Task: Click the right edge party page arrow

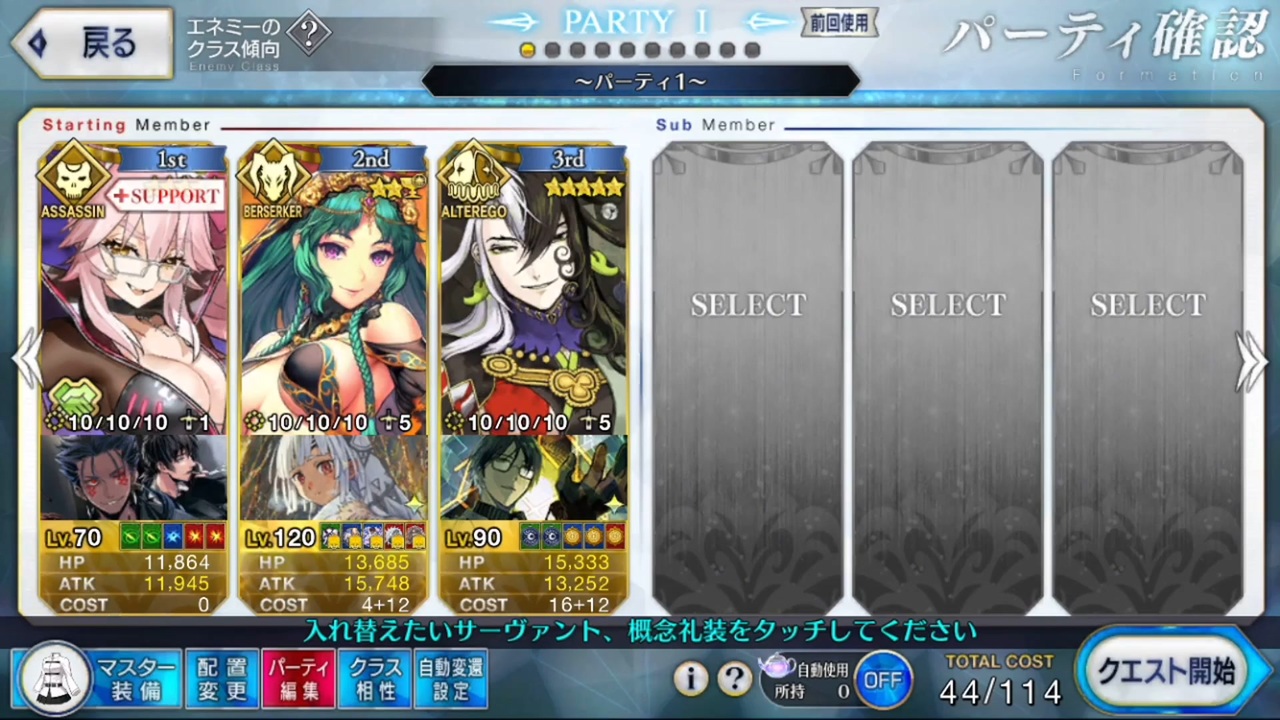Action: [1253, 360]
